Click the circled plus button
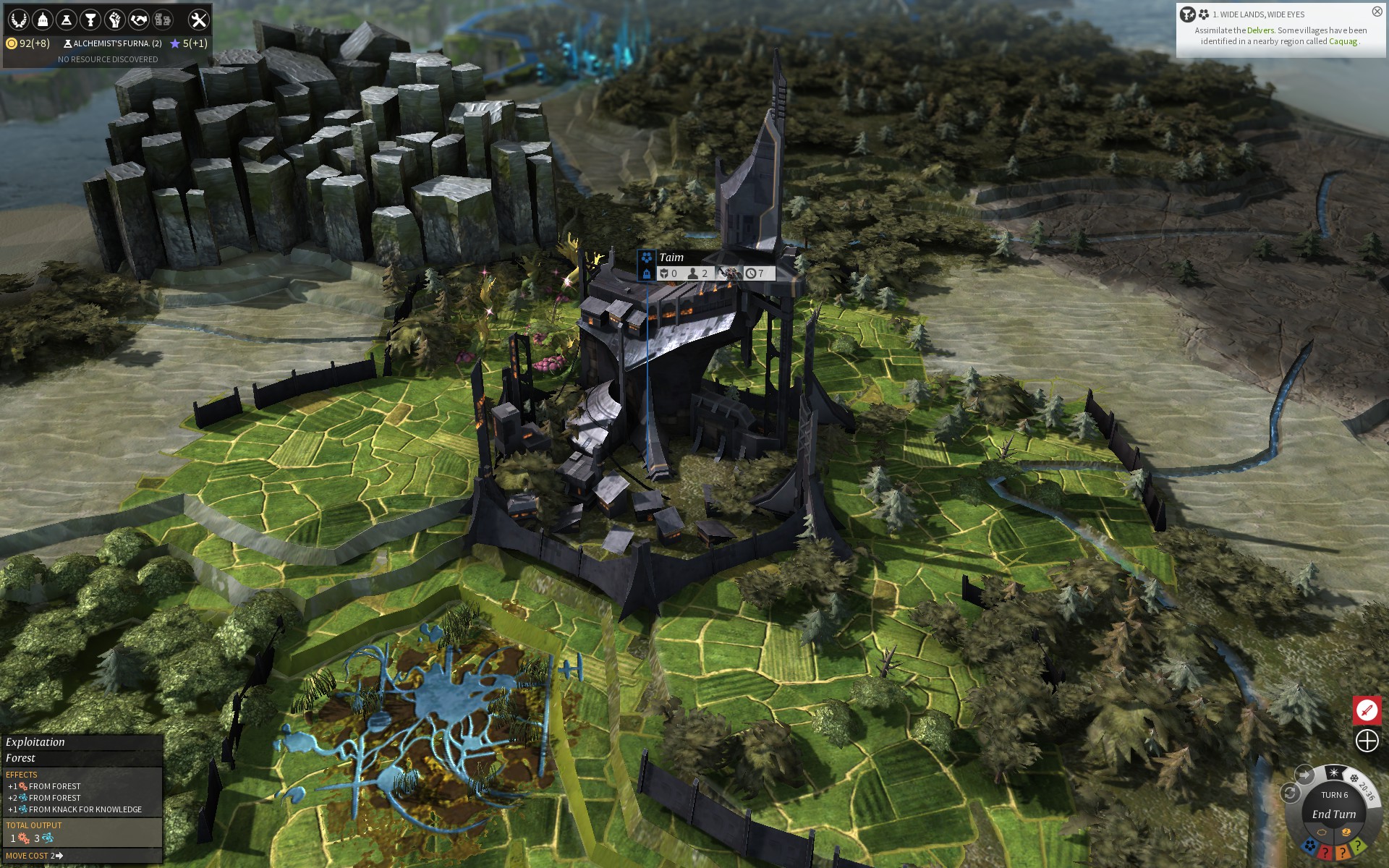This screenshot has width=1389, height=868. pyautogui.click(x=1367, y=741)
